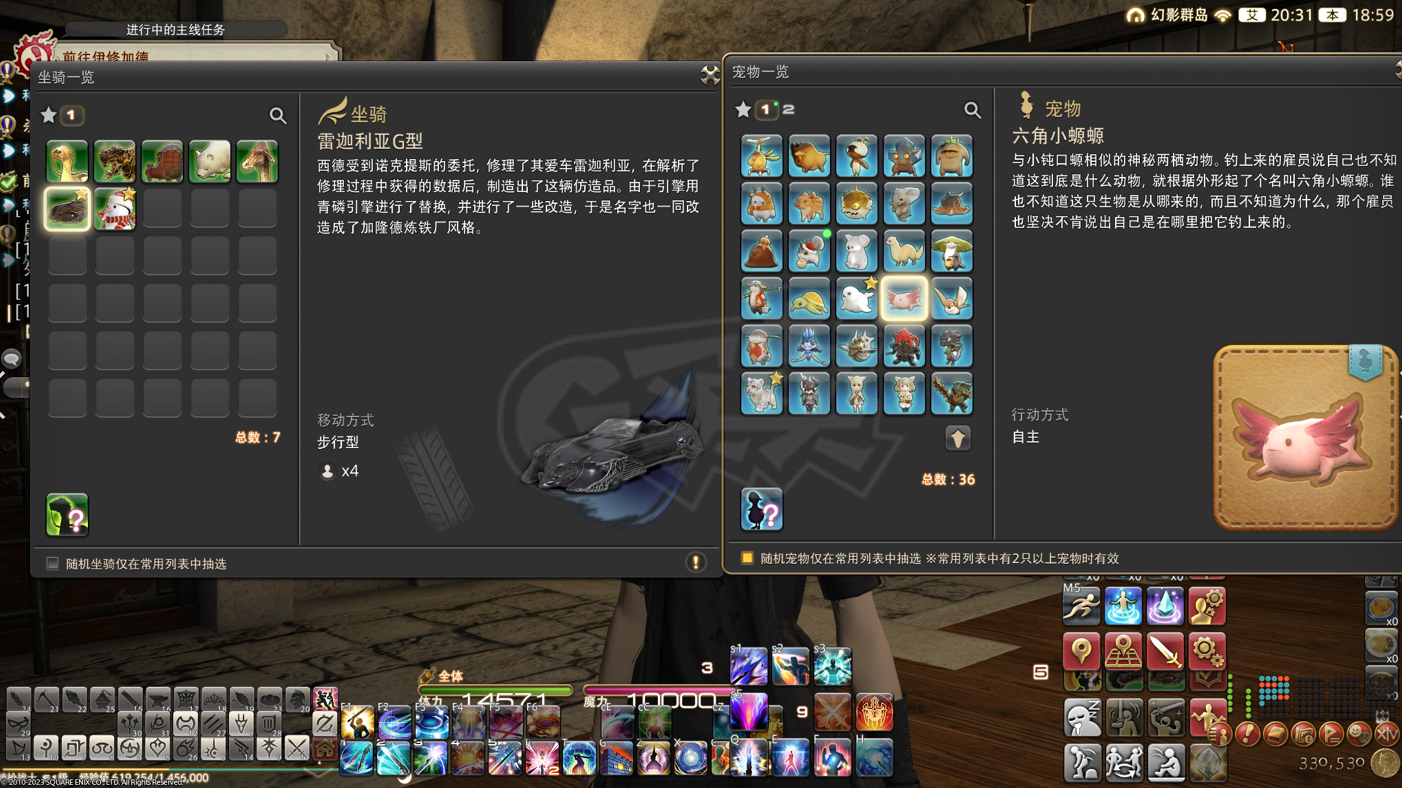
Task: Enable random mount draw from favorites checkbox
Action: coord(51,563)
